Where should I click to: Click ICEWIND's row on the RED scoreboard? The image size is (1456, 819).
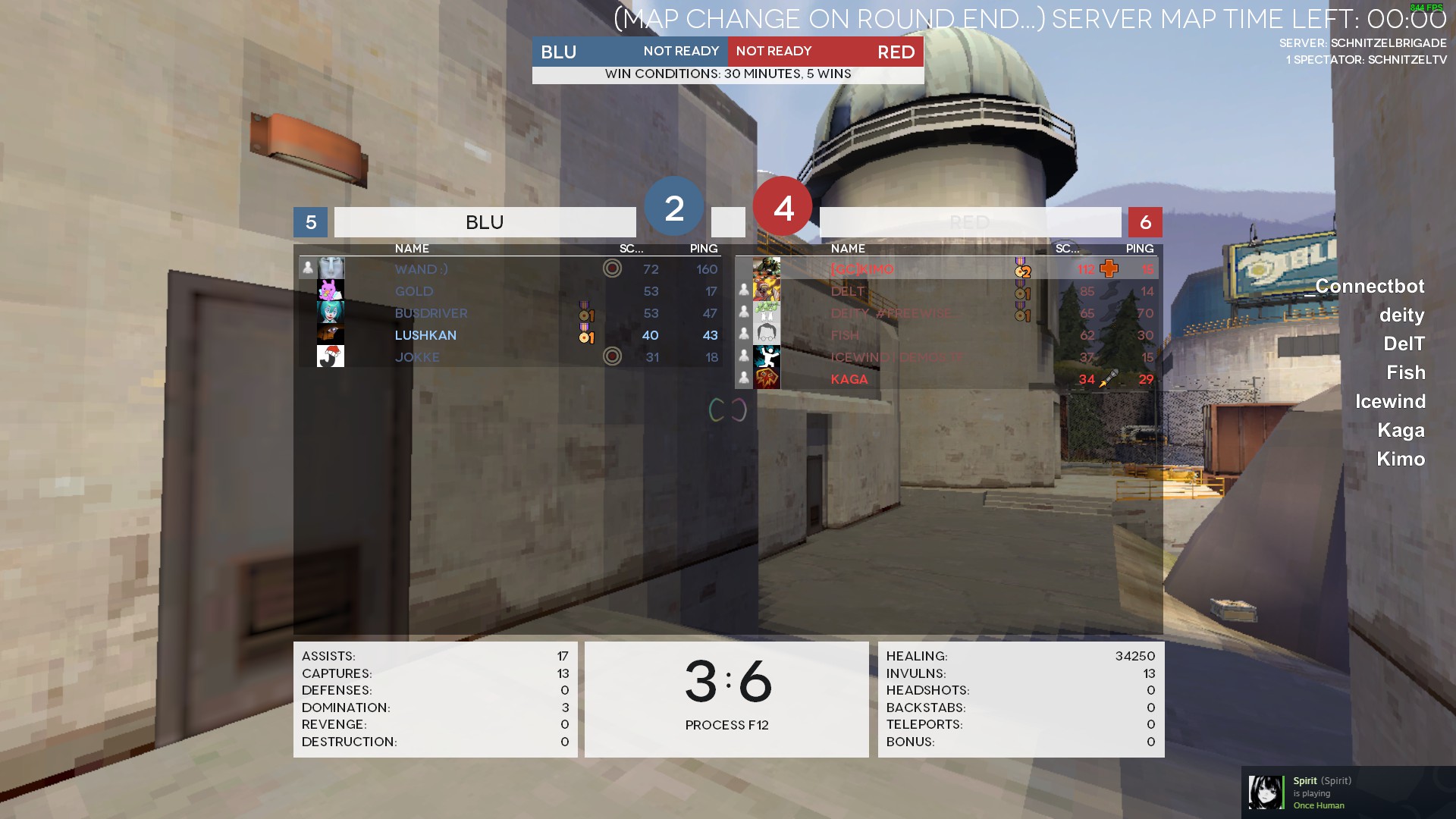point(948,357)
